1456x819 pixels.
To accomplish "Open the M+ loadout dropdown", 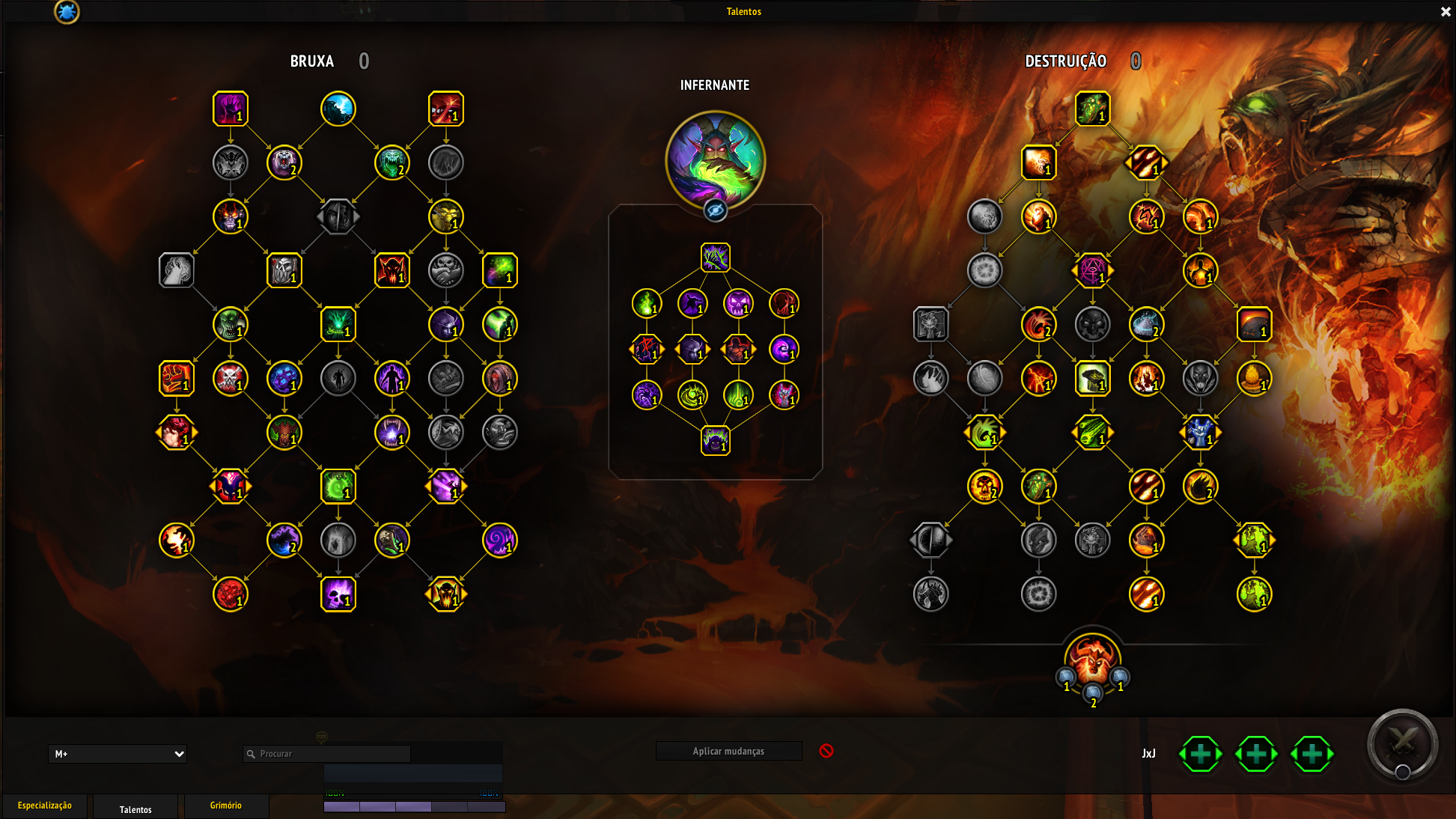I will point(118,754).
